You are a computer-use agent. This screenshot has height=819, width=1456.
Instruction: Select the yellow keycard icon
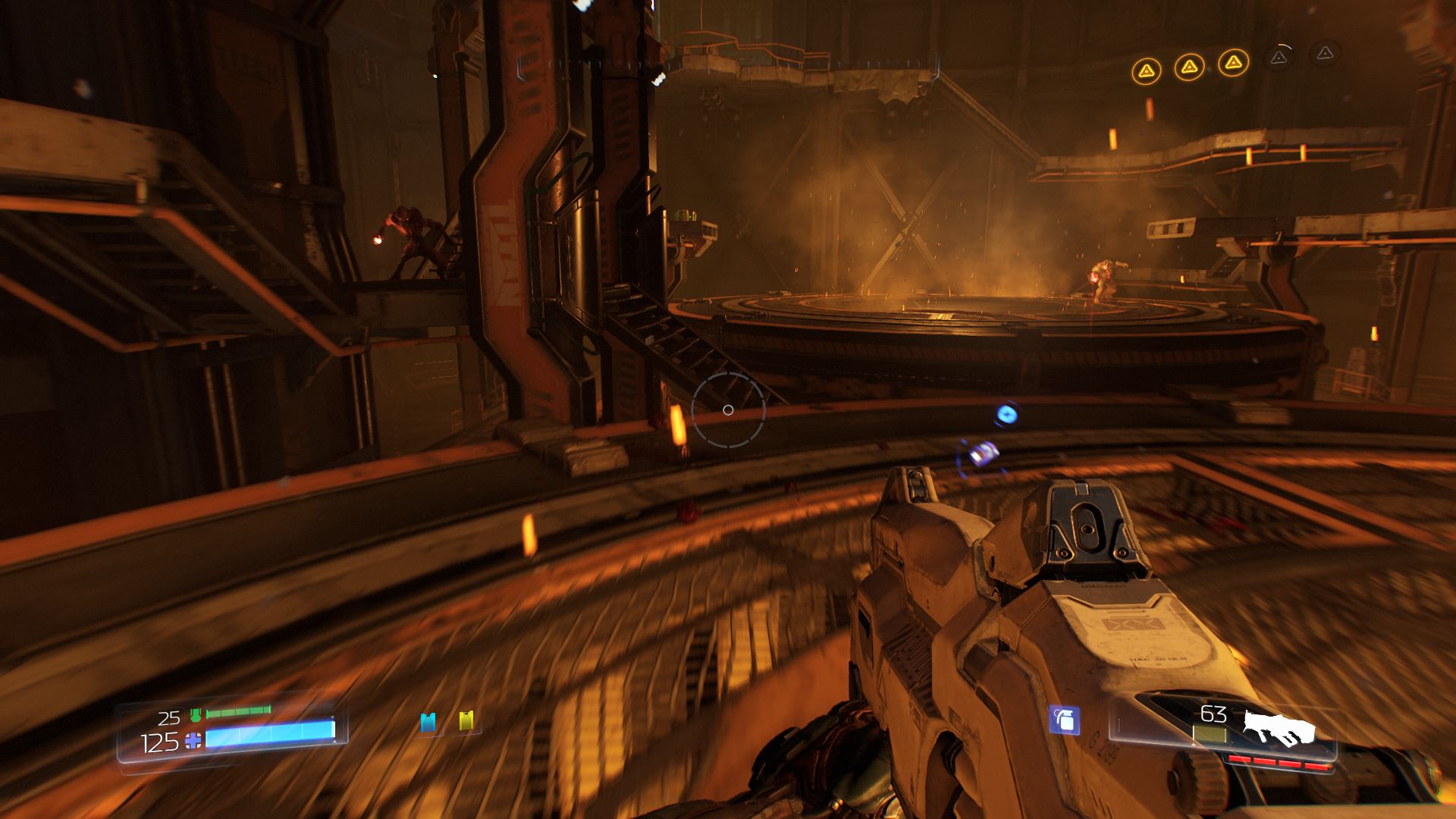click(466, 720)
